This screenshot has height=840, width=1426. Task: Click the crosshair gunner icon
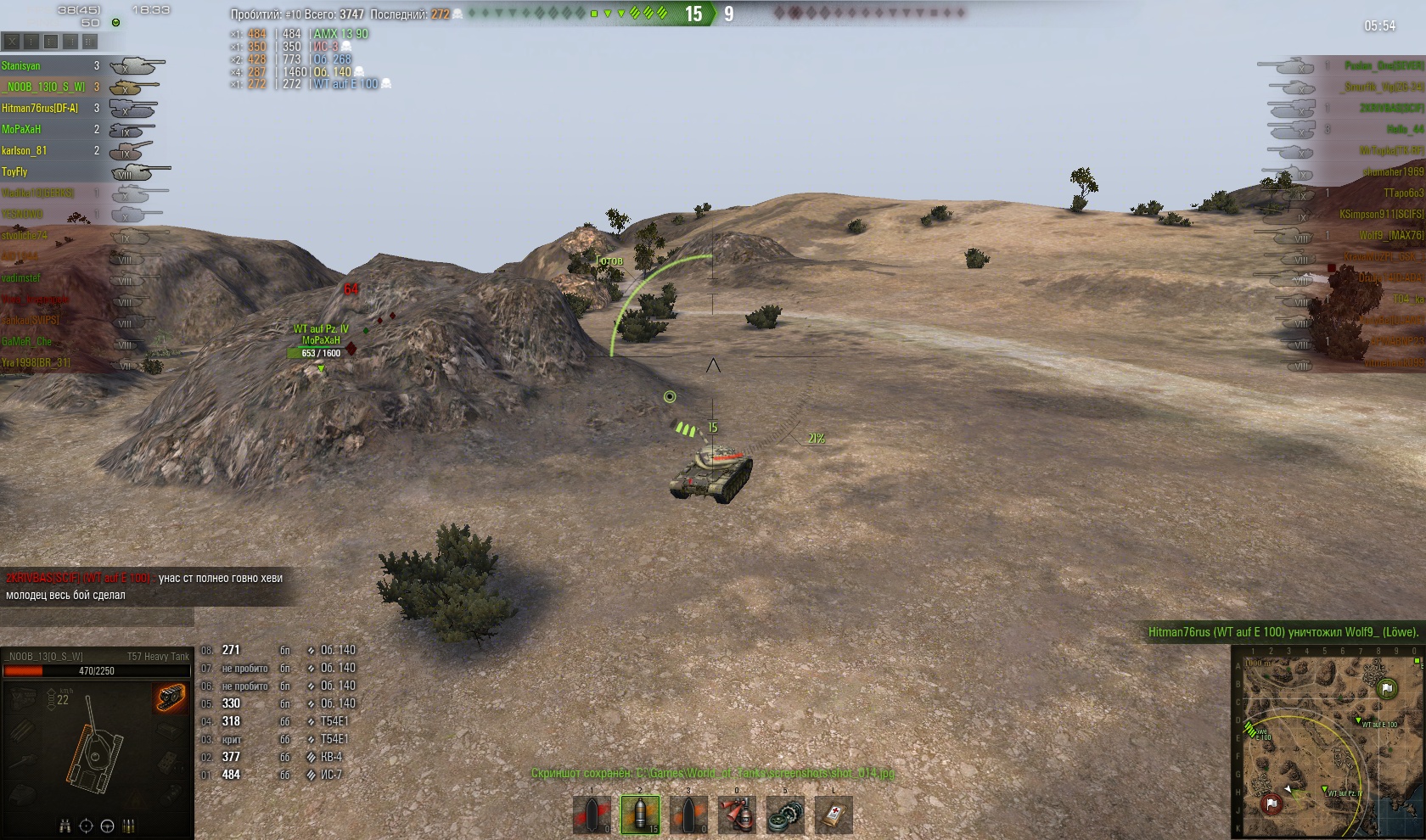[86, 826]
